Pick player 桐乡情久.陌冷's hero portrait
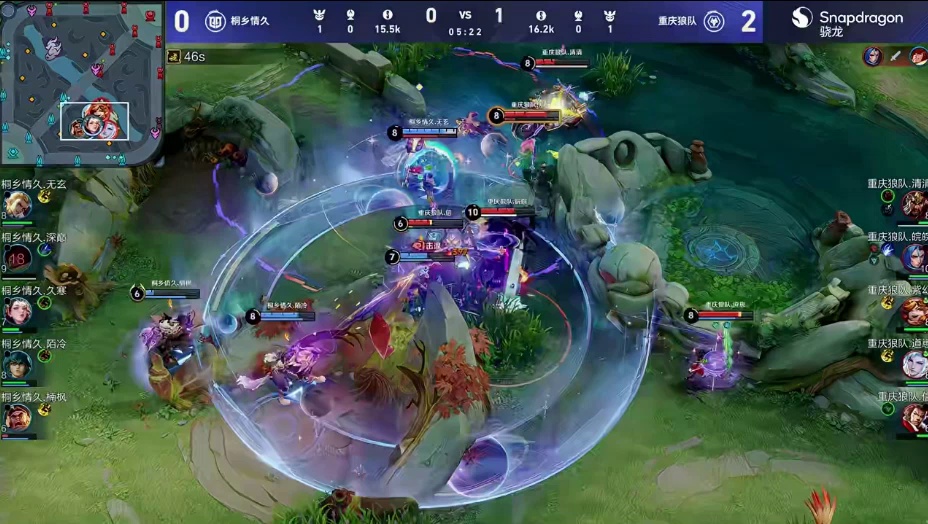928x524 pixels. pos(17,364)
